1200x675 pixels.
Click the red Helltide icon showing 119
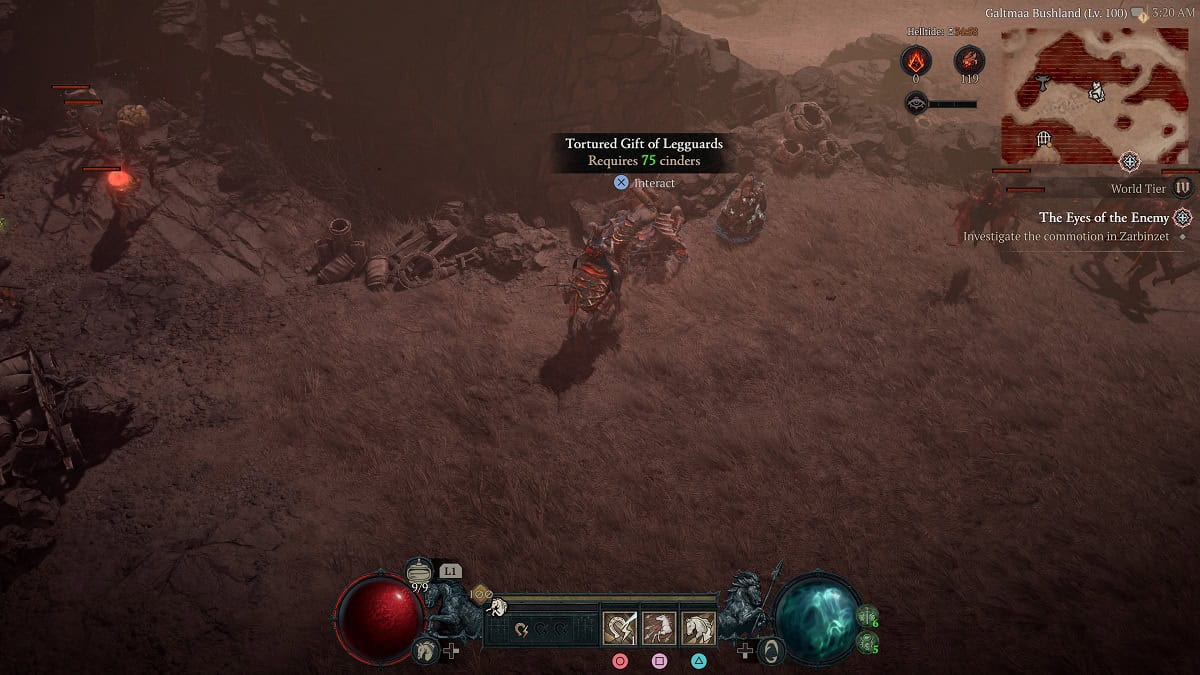click(x=967, y=60)
